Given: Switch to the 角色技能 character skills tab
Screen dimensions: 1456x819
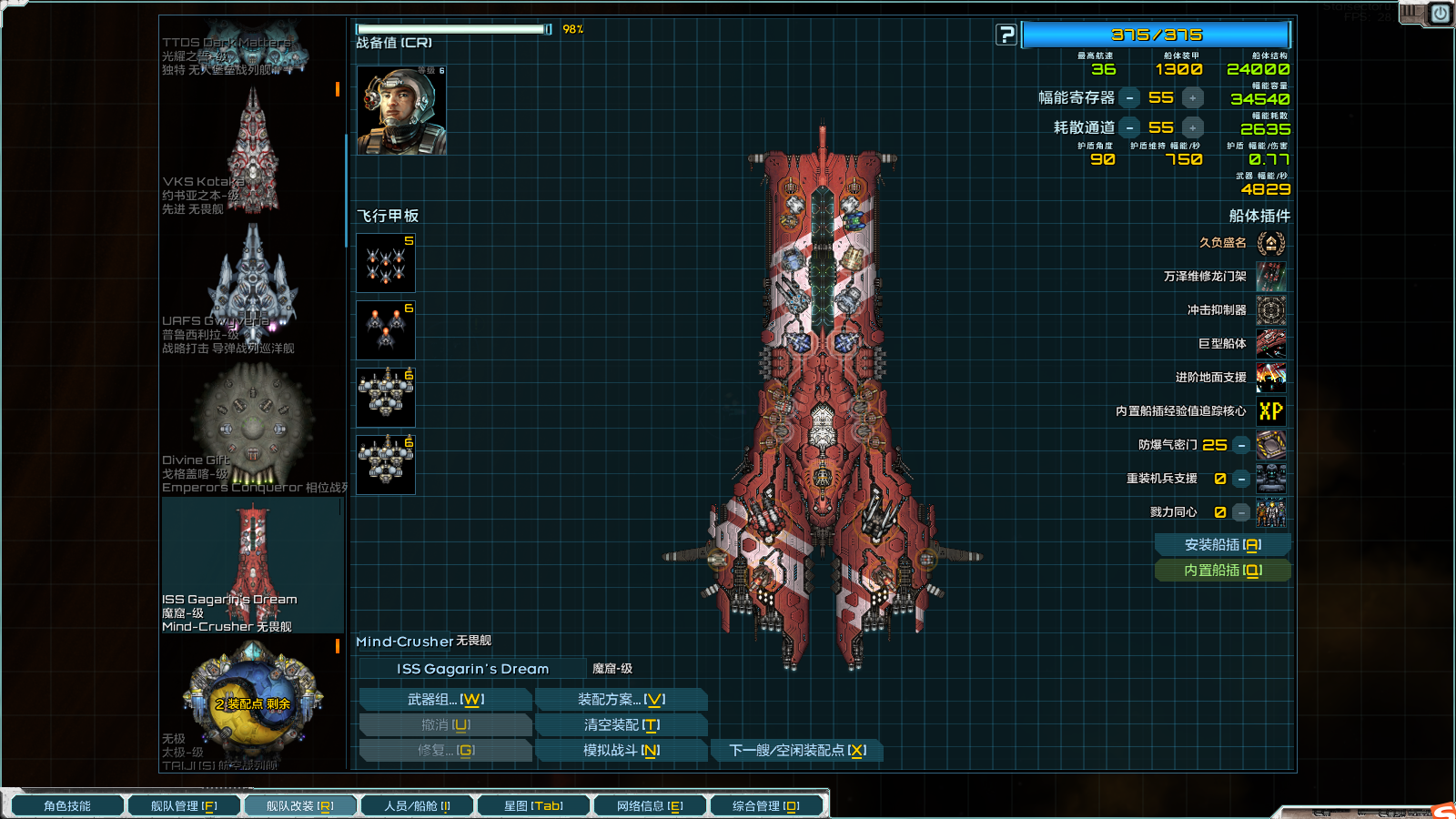Looking at the screenshot, I should (67, 806).
